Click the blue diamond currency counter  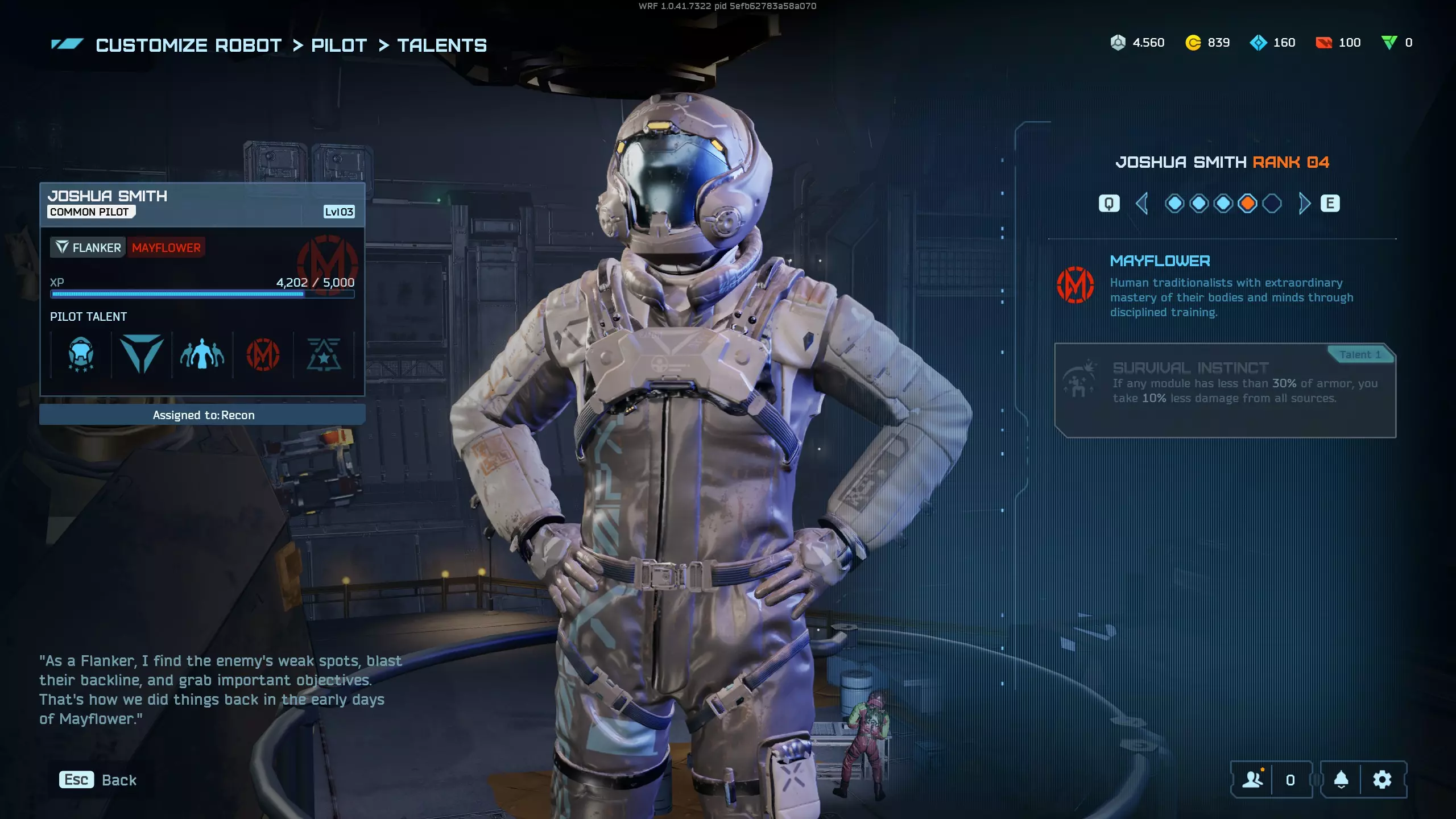(x=1272, y=43)
